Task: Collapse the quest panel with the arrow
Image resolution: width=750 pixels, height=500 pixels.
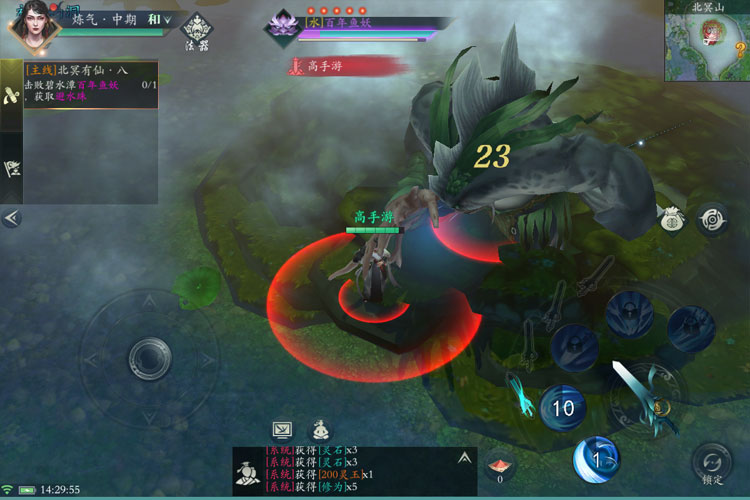Action: click(11, 217)
